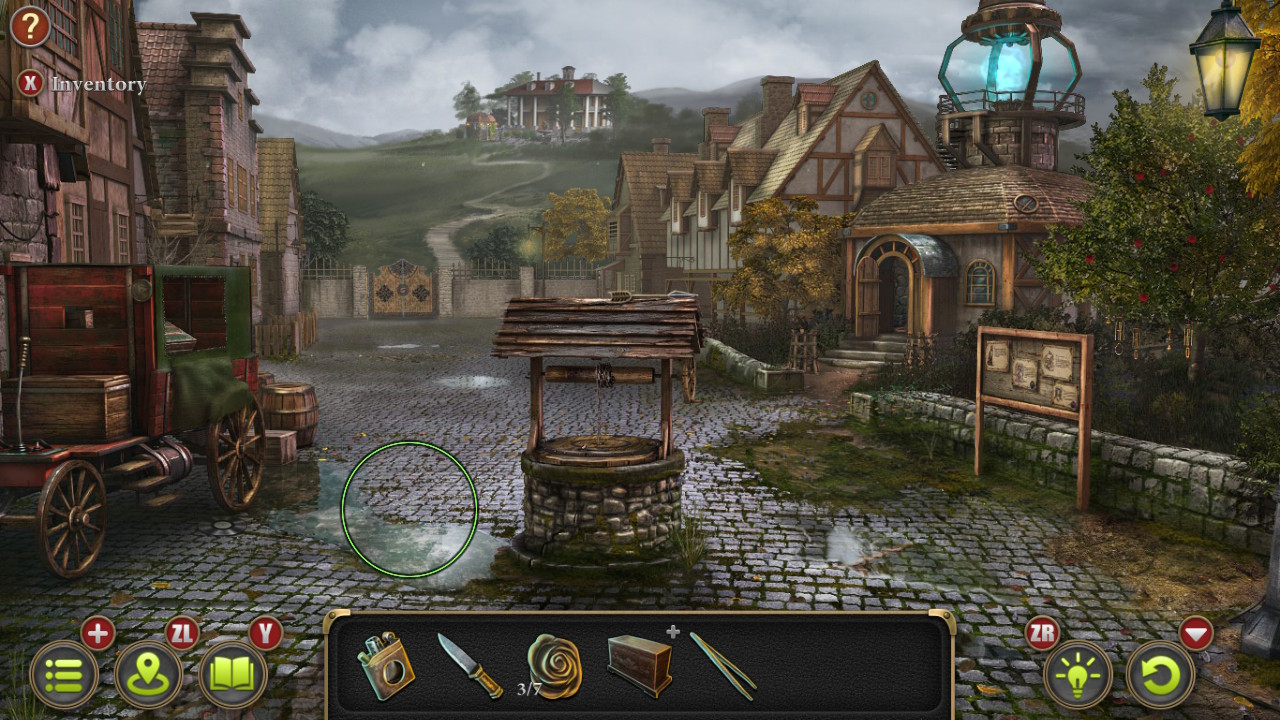Click the hint lightbulb icon
This screenshot has height=720, width=1280.
coord(1078,676)
